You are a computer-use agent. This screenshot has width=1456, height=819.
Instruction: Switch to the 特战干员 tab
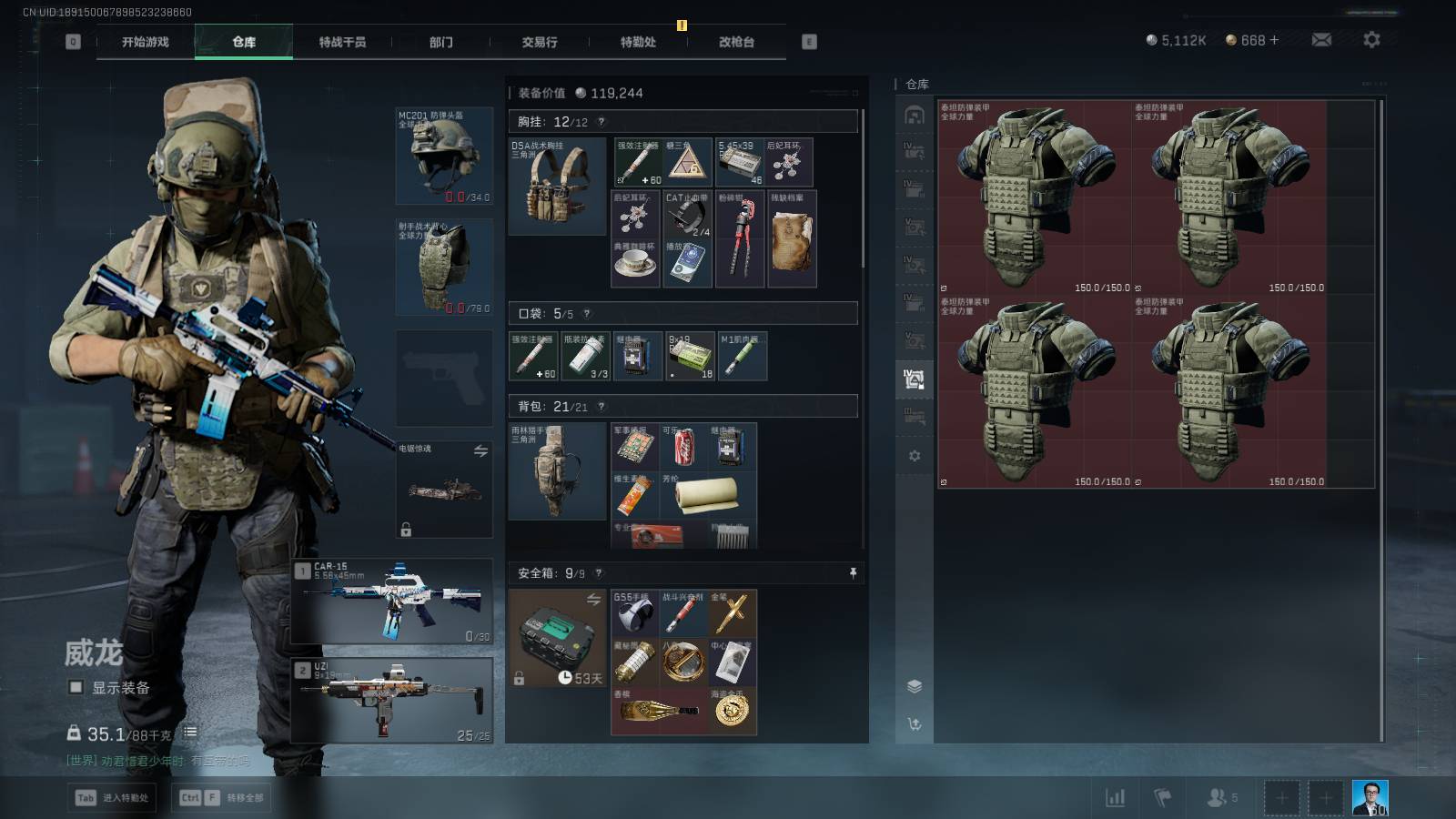click(342, 42)
